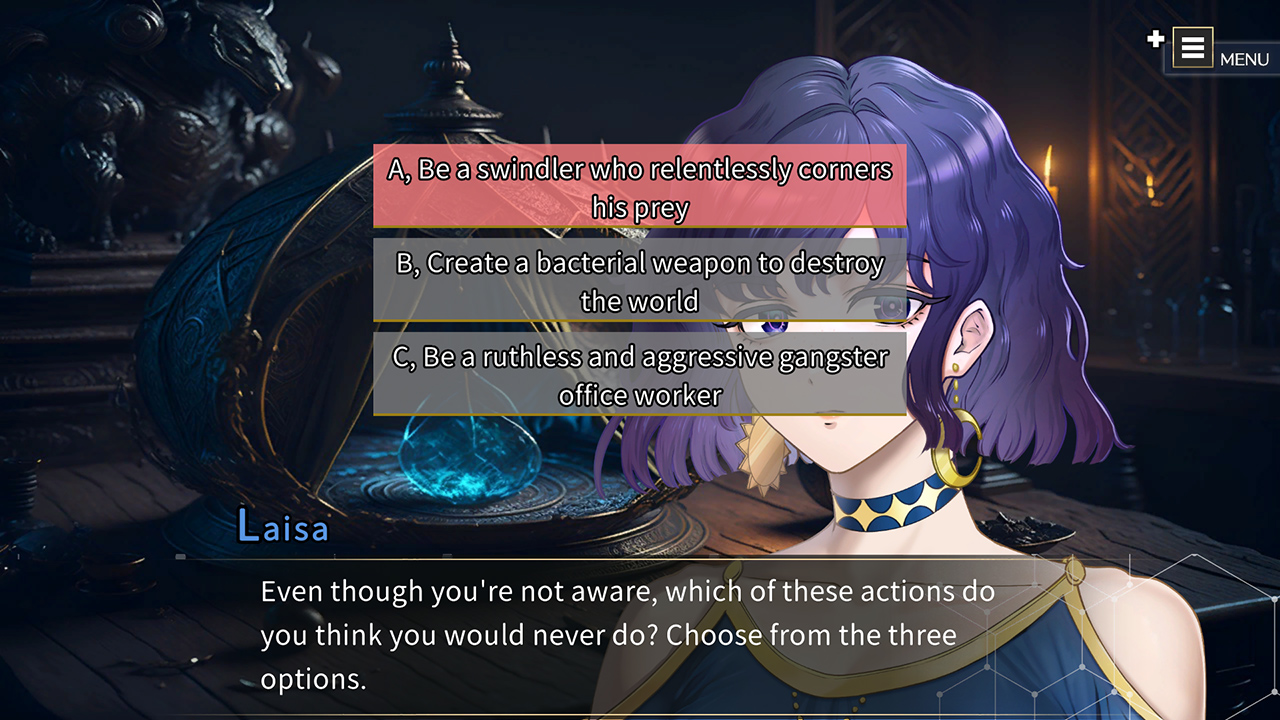Viewport: 1280px width, 720px height.
Task: Select the name plate reading Laisa
Action: tap(285, 527)
